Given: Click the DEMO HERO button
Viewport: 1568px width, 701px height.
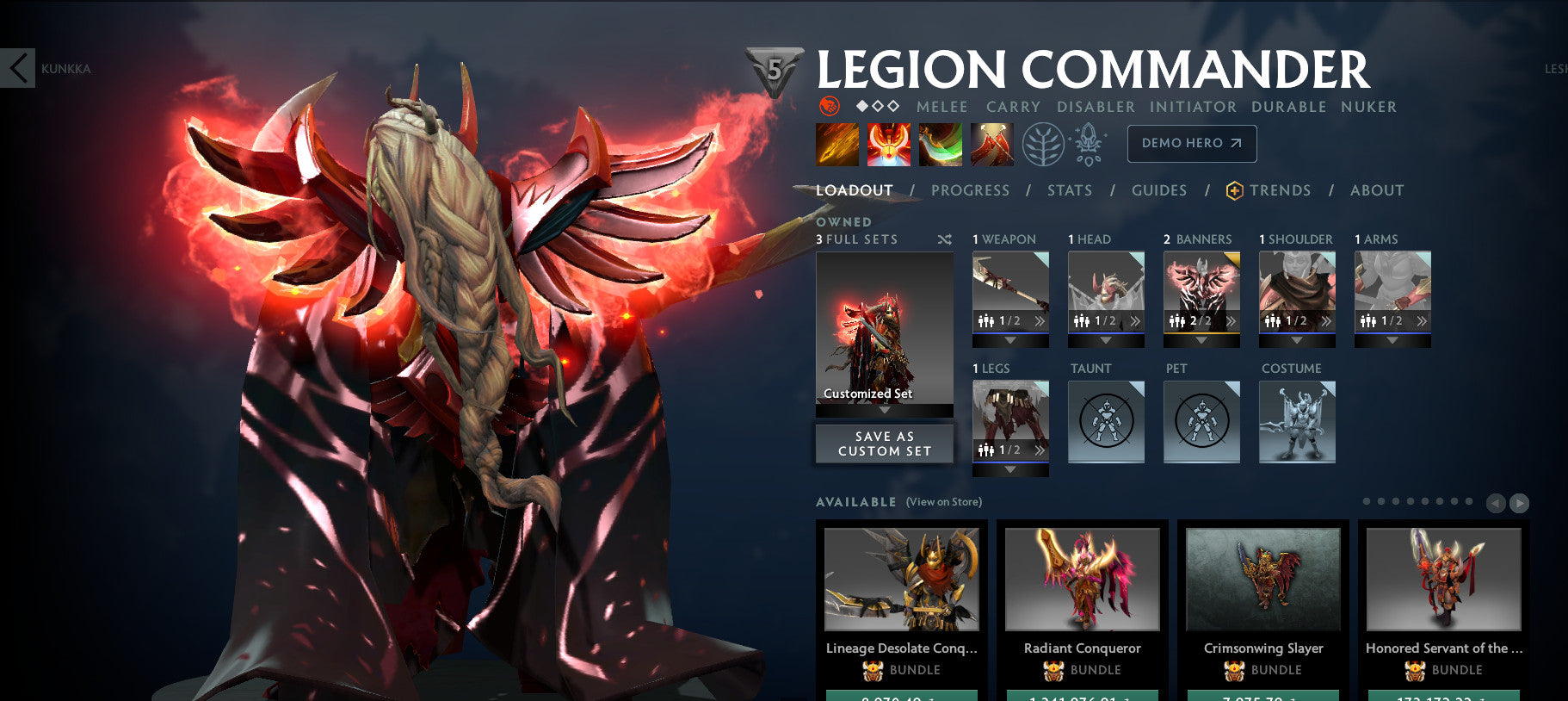Looking at the screenshot, I should click(x=1192, y=144).
